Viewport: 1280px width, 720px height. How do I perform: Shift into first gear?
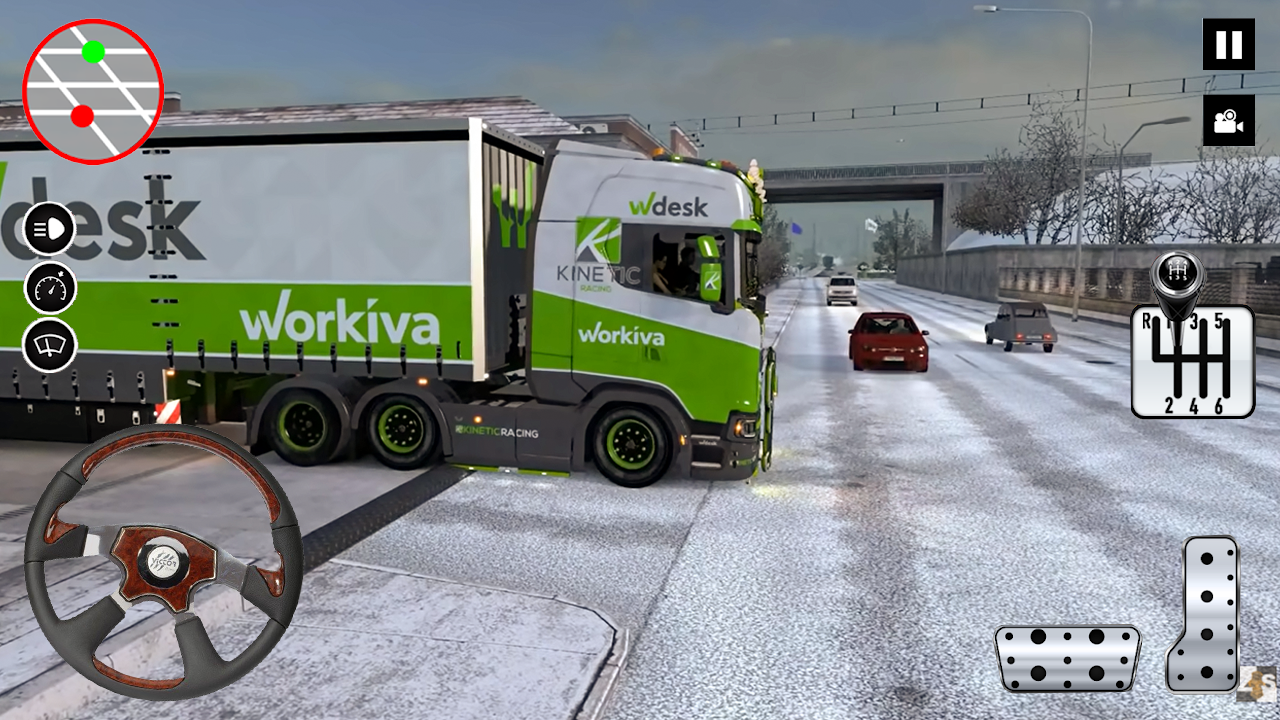point(1170,322)
